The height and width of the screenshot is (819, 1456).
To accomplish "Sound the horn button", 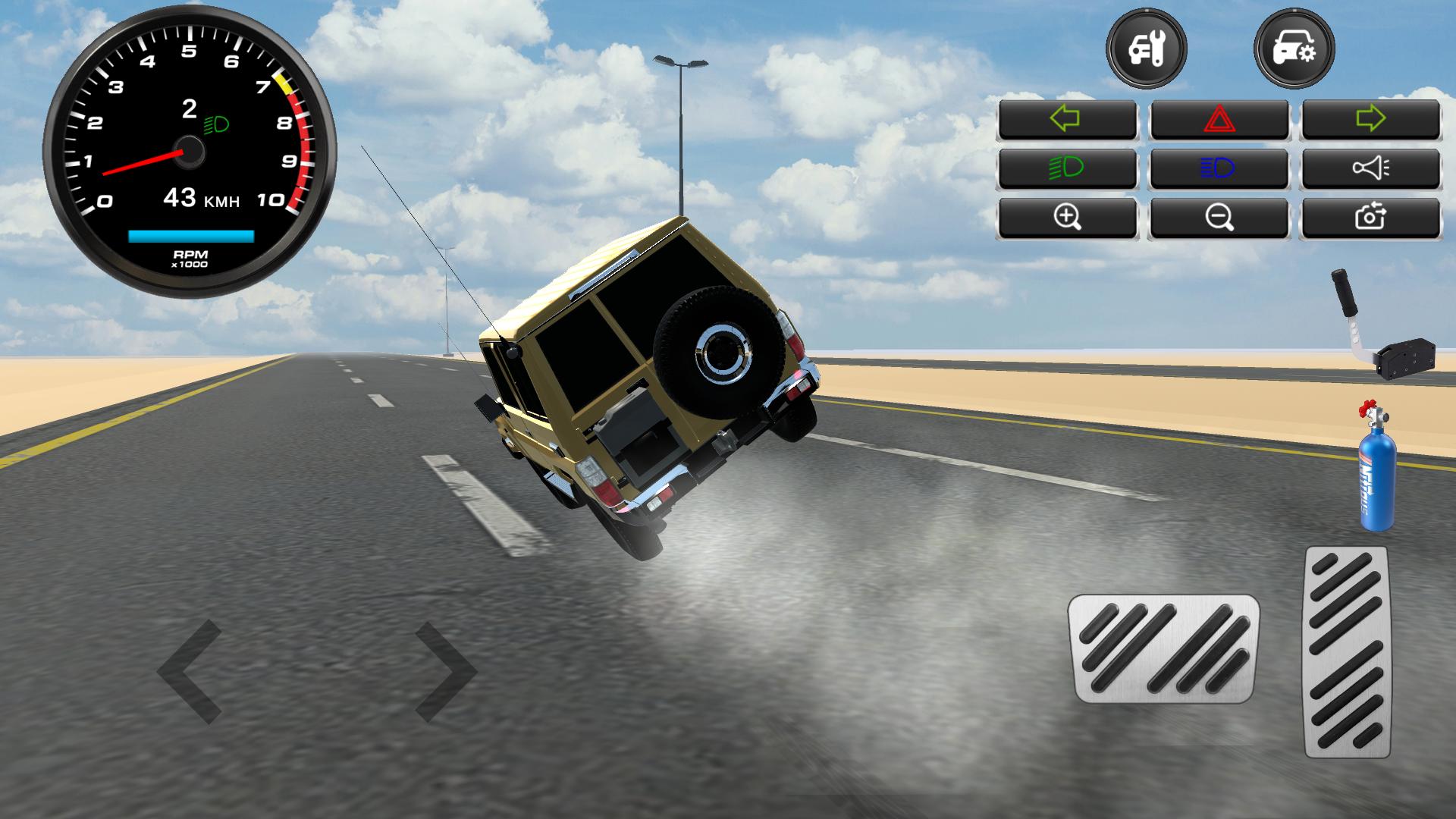I will tap(1370, 168).
